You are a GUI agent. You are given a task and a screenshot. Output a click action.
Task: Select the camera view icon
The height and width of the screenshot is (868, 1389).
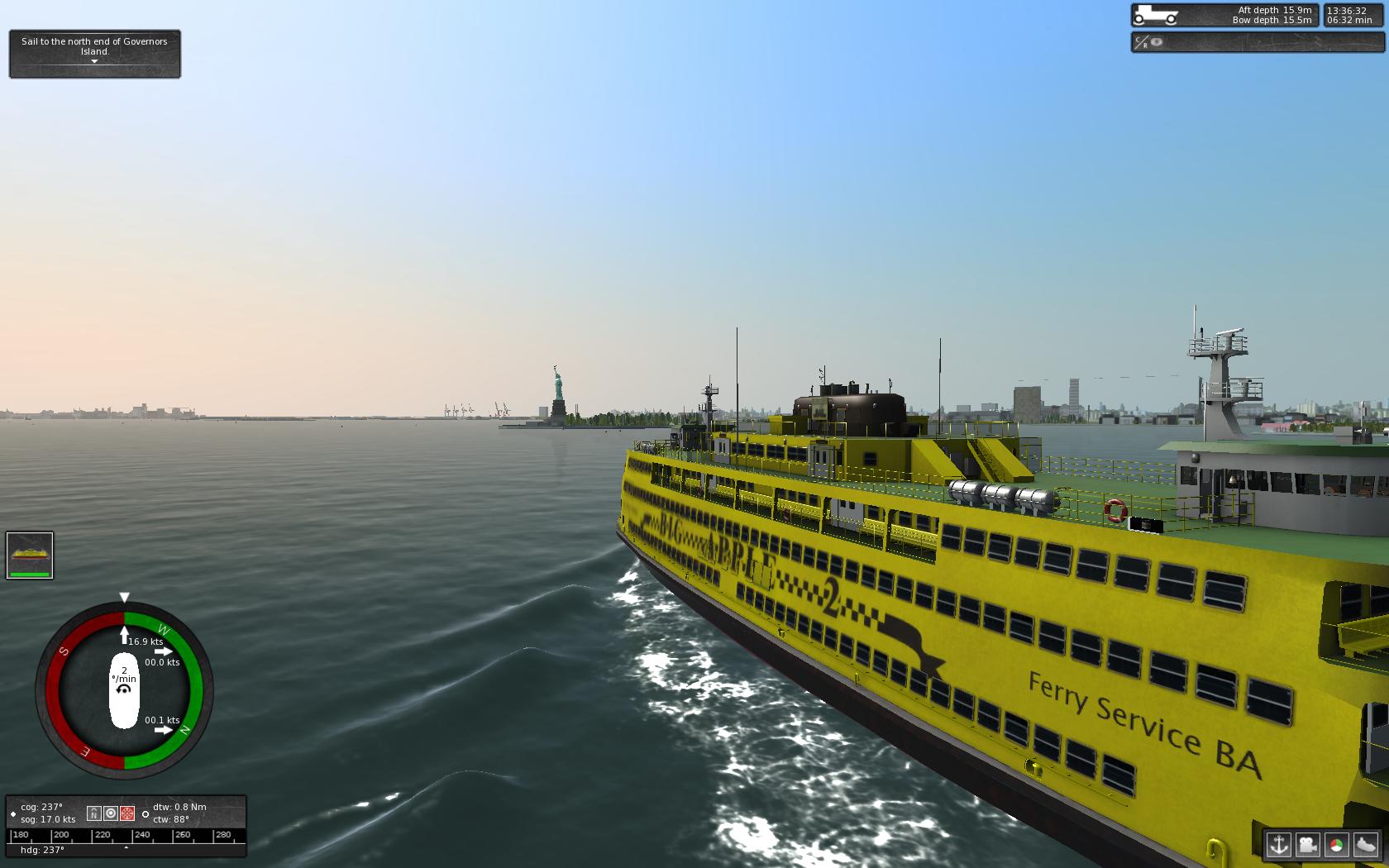click(1308, 844)
